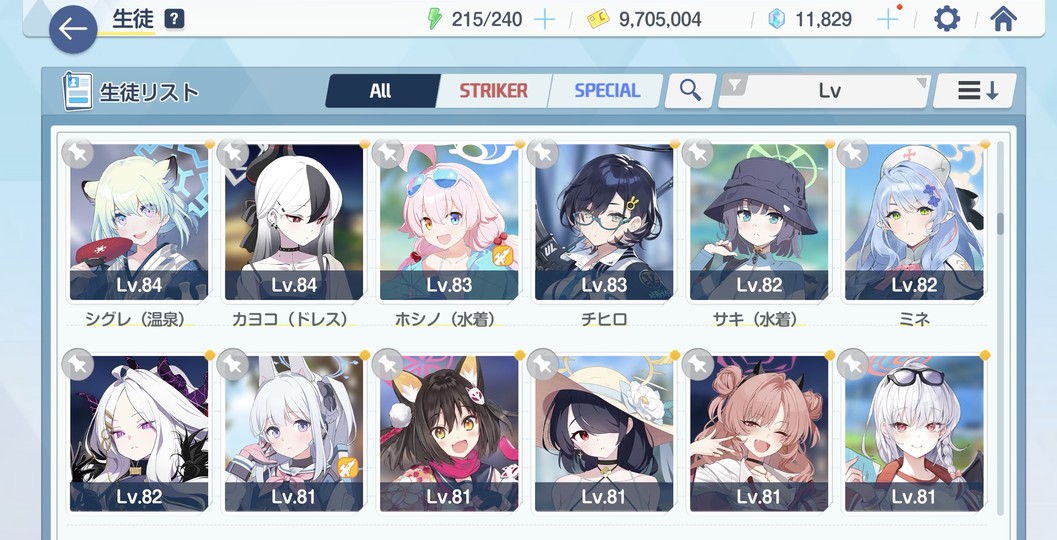Go back using the arrow button

(x=73, y=29)
